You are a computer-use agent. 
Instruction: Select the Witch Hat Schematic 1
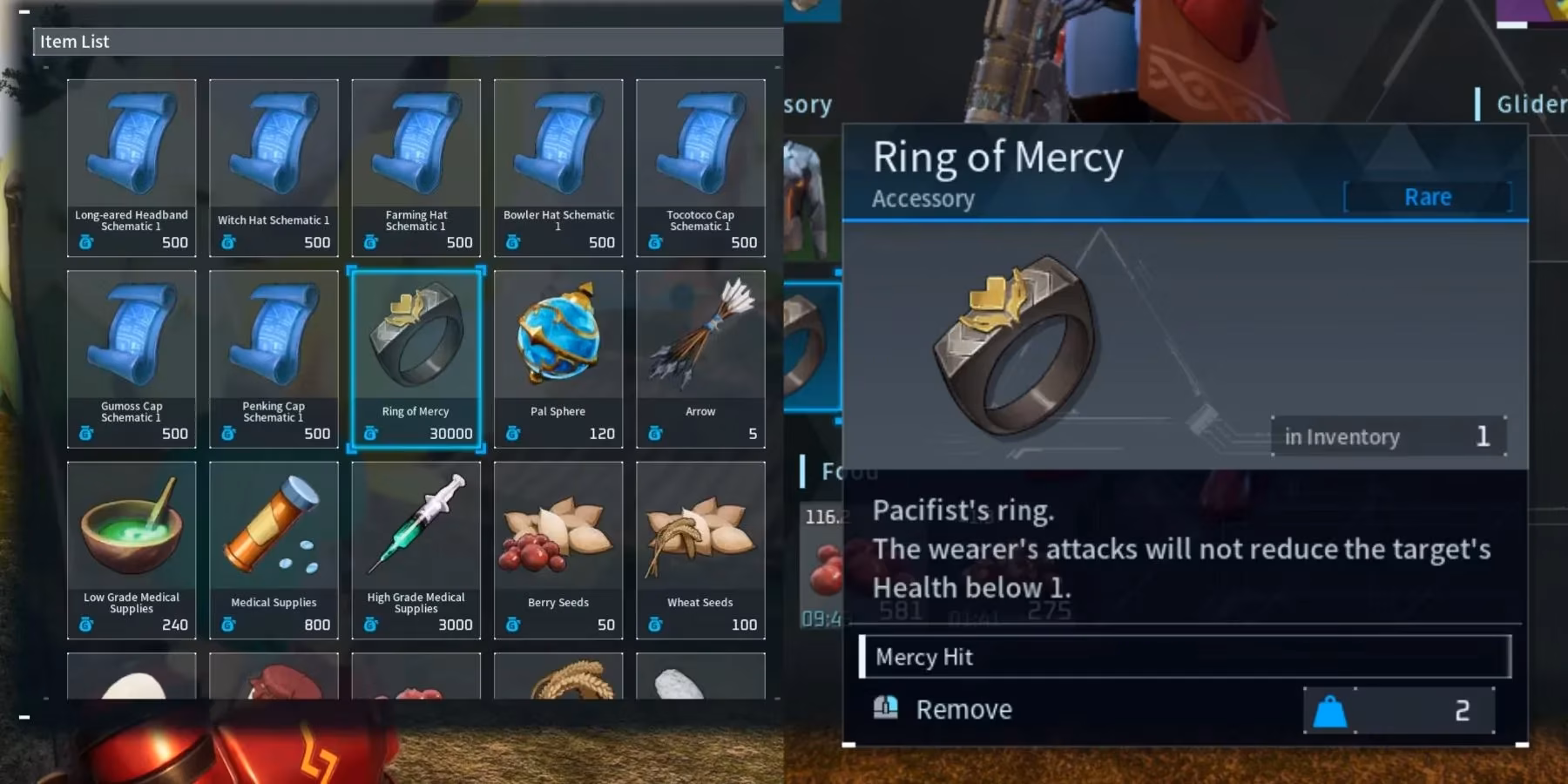[x=274, y=167]
